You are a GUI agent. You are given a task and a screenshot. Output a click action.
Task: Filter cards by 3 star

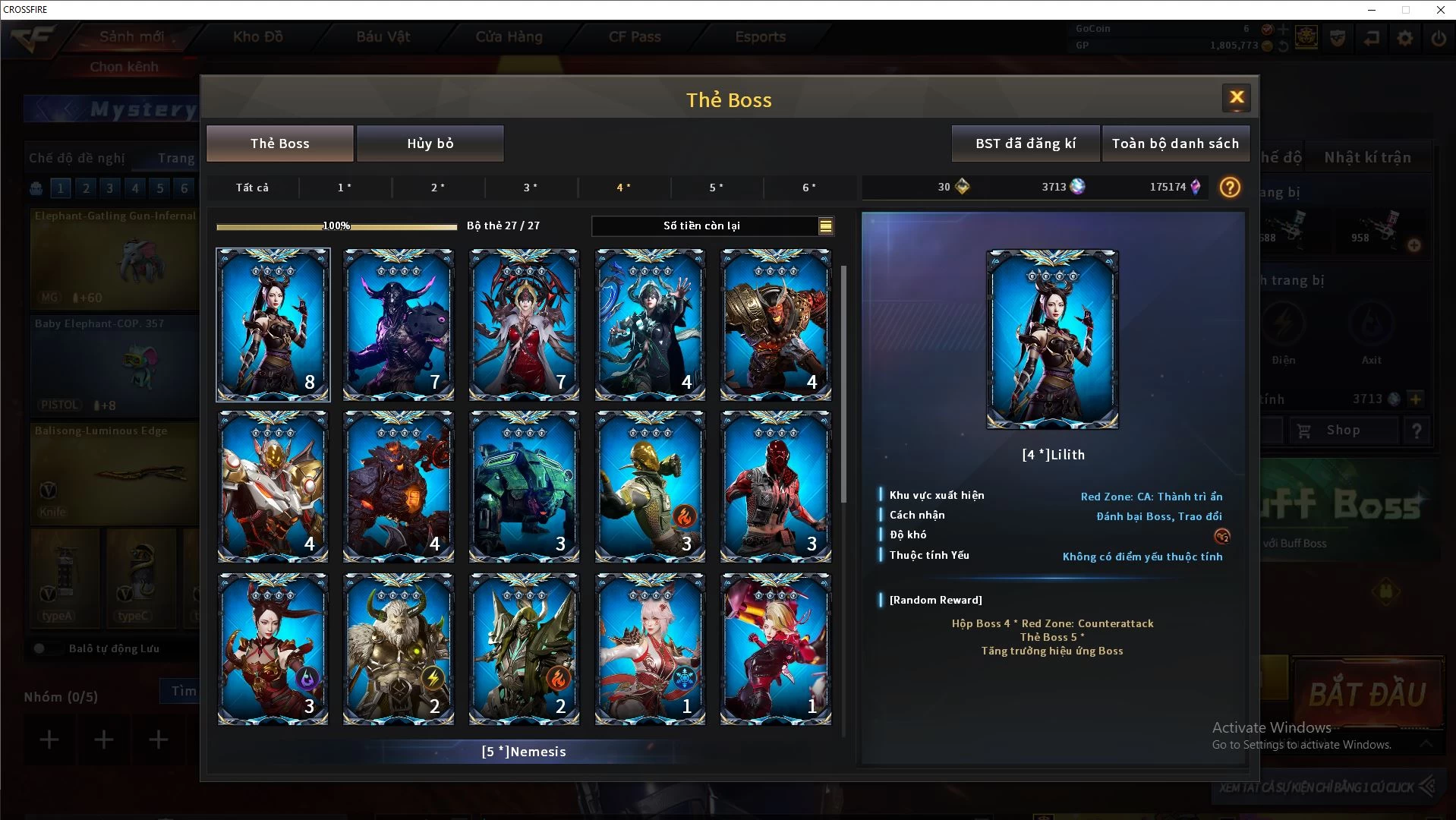click(x=531, y=188)
